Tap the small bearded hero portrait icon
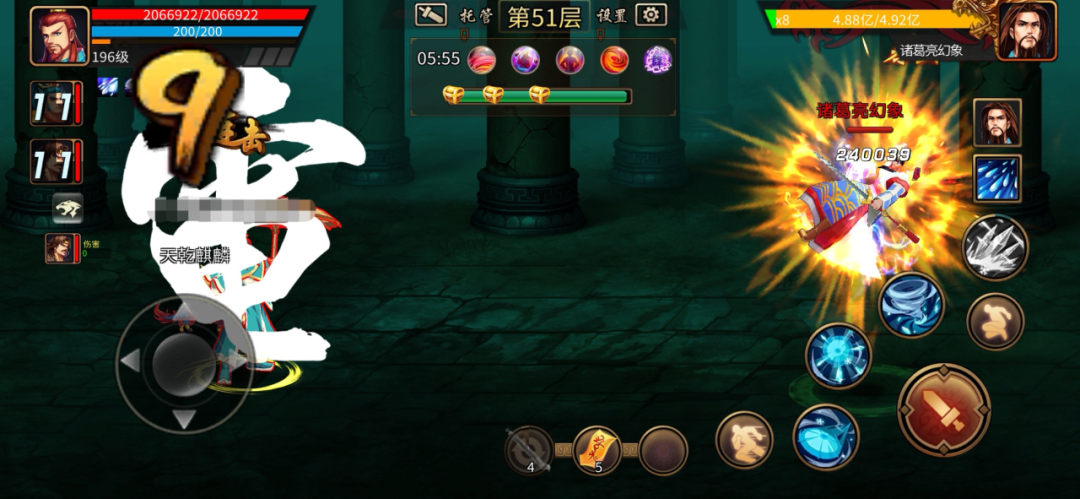 [997, 123]
